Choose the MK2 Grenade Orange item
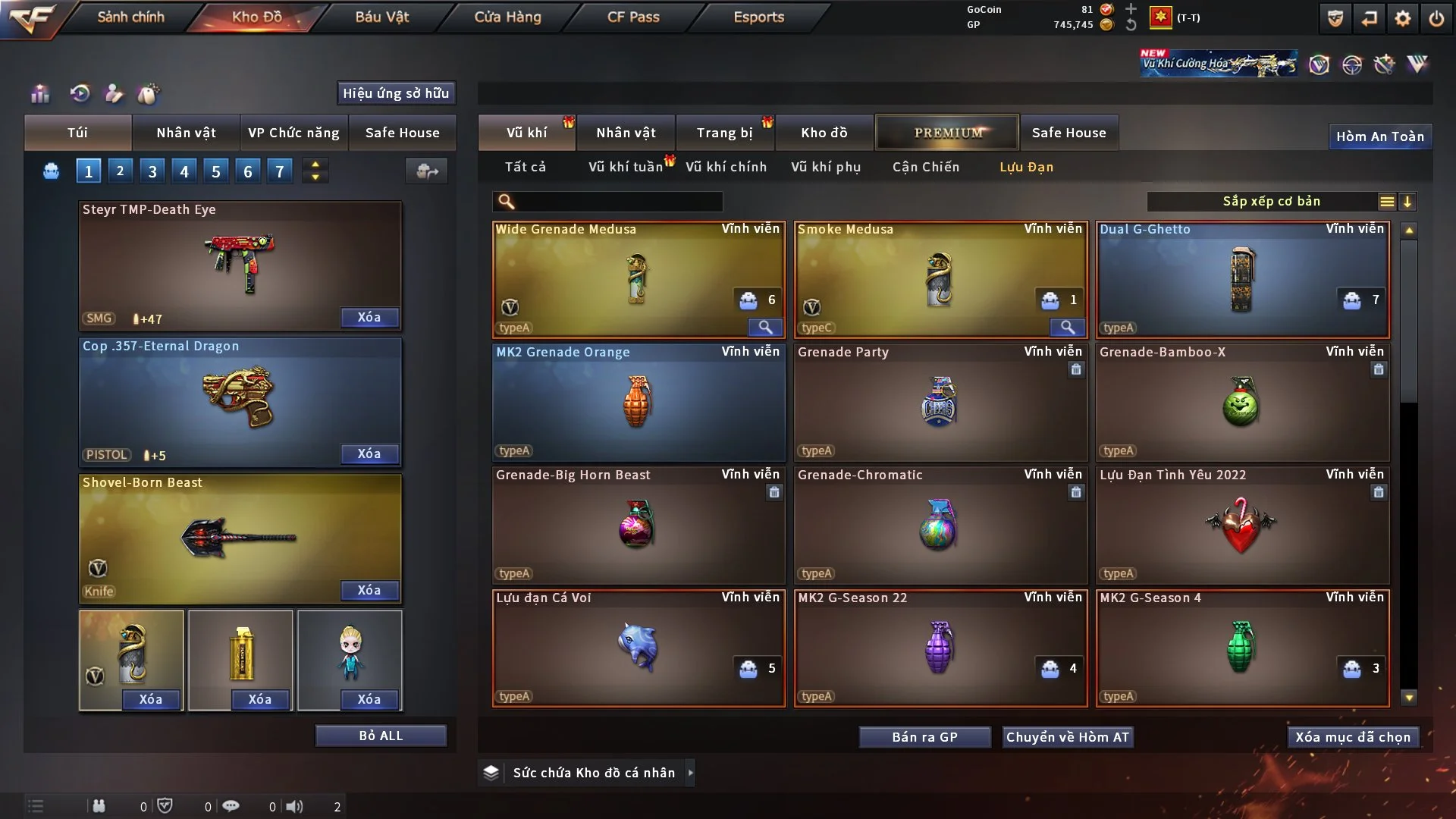 (x=639, y=403)
